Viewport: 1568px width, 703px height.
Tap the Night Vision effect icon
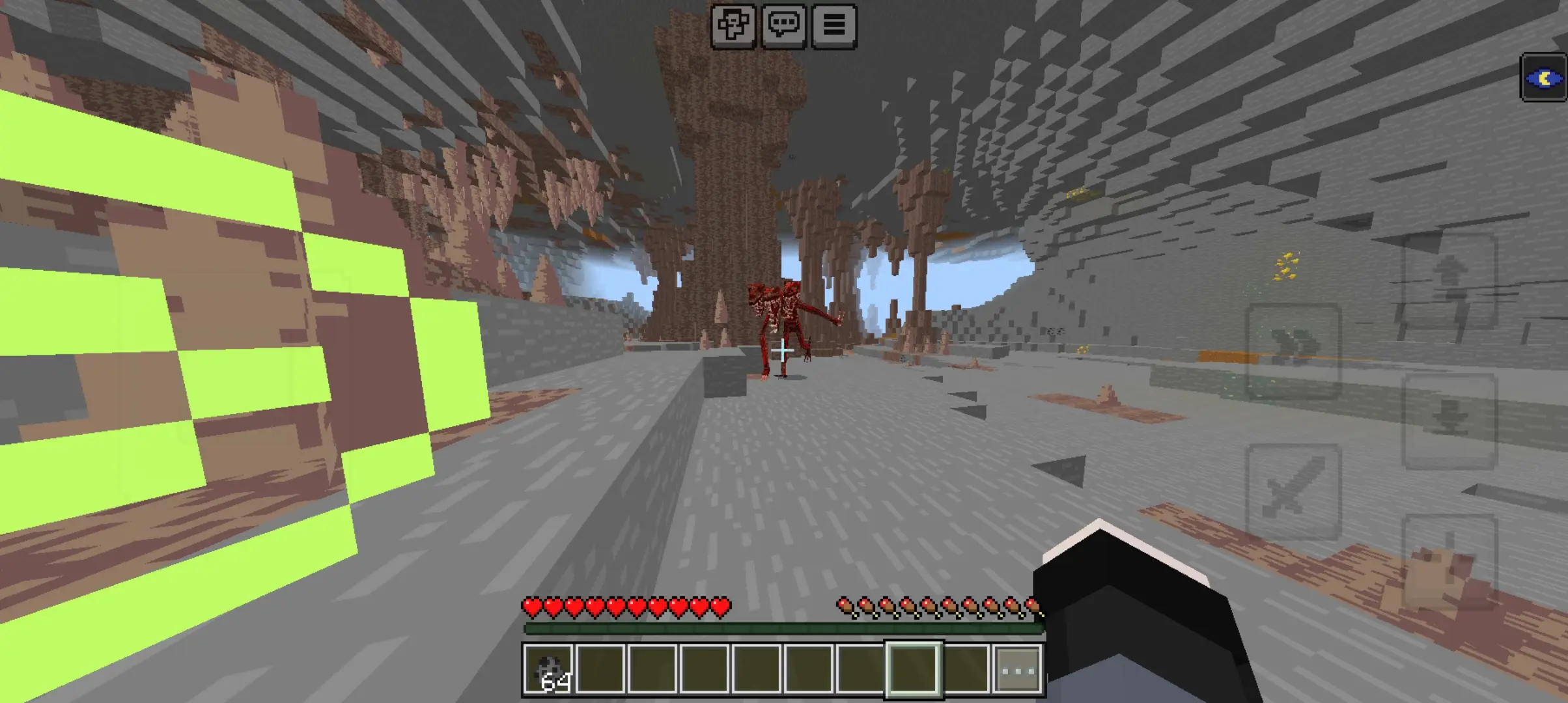1543,79
